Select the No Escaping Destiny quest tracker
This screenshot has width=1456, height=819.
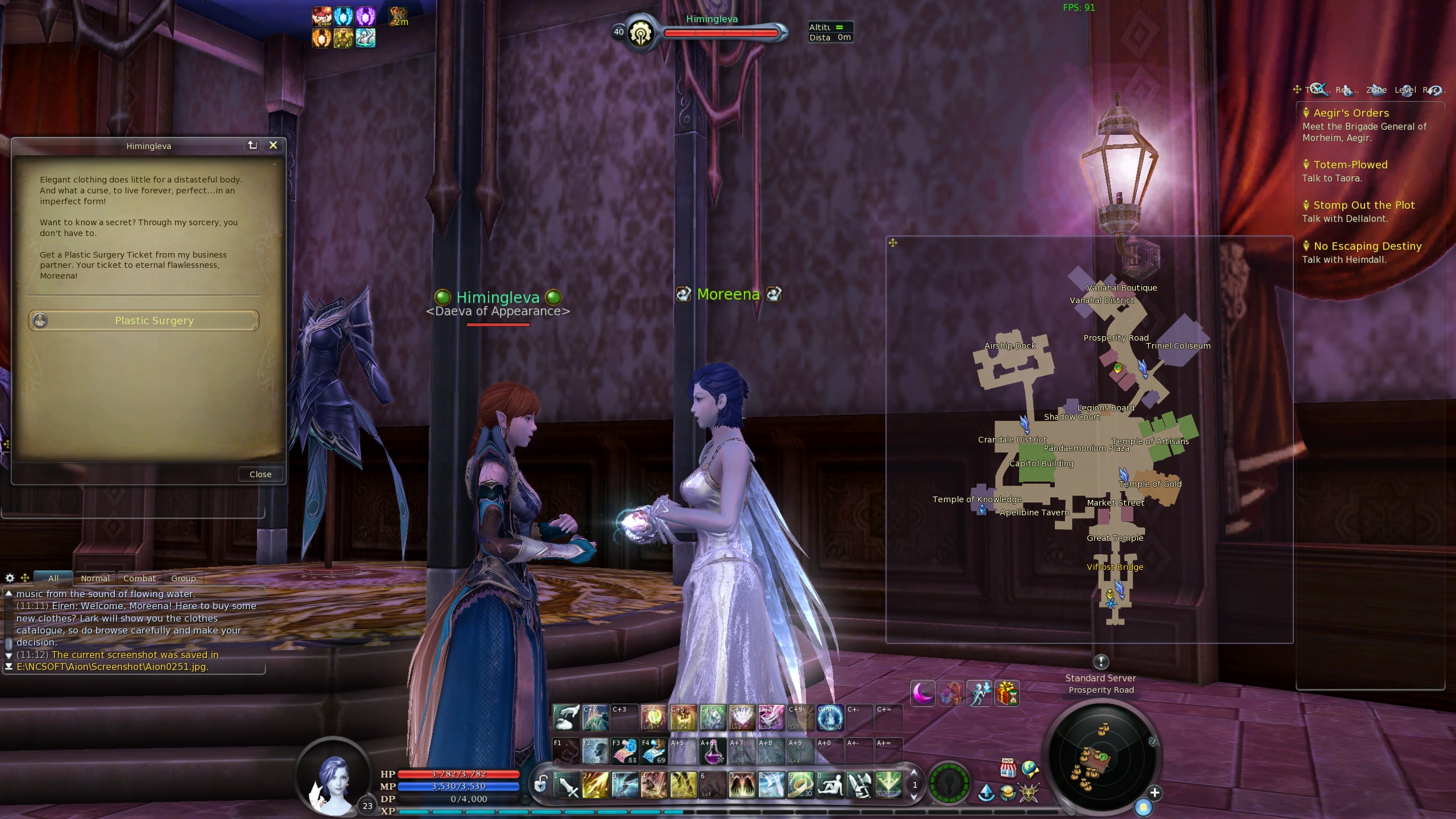[x=1367, y=246]
